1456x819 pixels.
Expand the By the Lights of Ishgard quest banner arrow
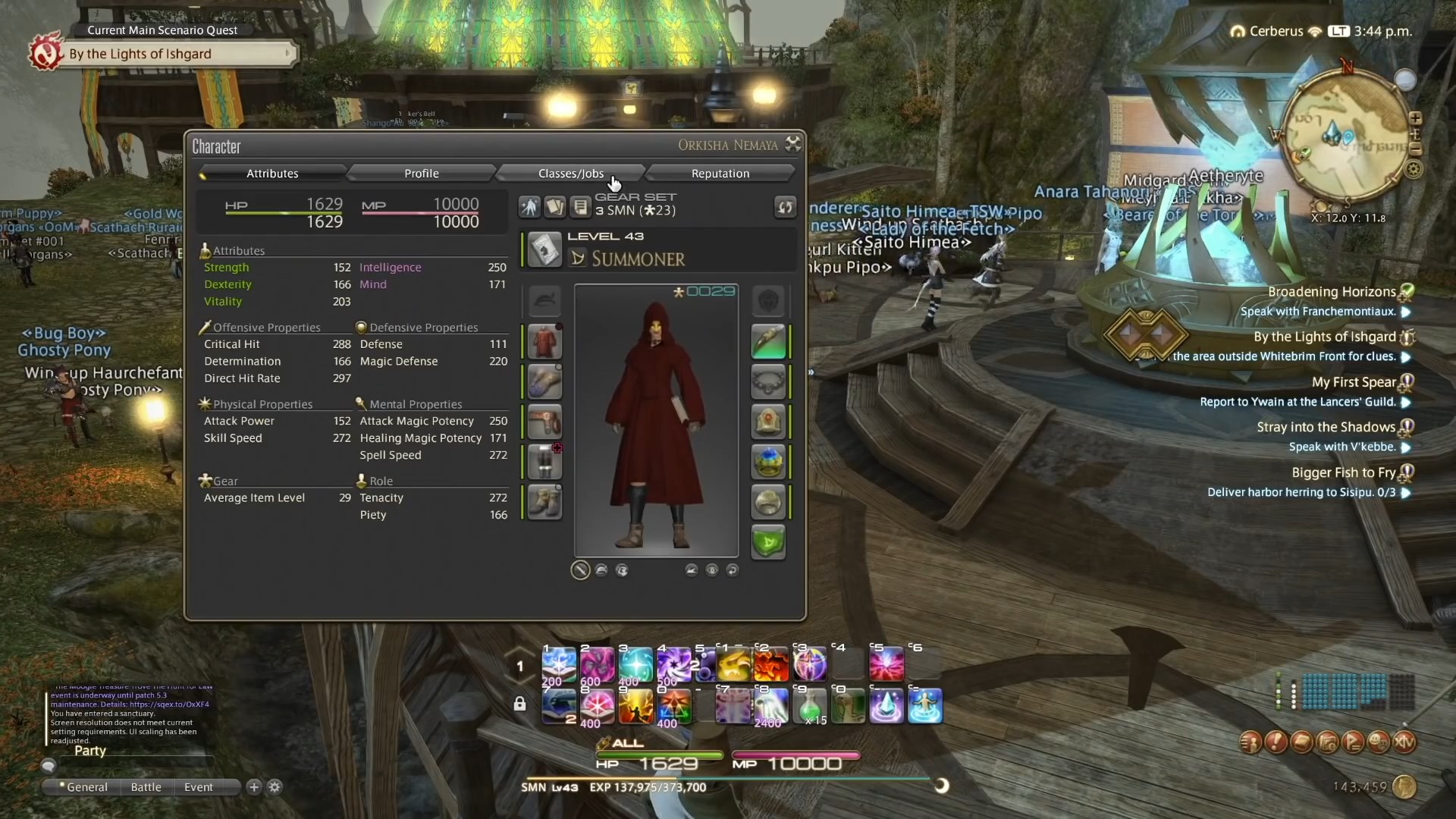point(287,53)
